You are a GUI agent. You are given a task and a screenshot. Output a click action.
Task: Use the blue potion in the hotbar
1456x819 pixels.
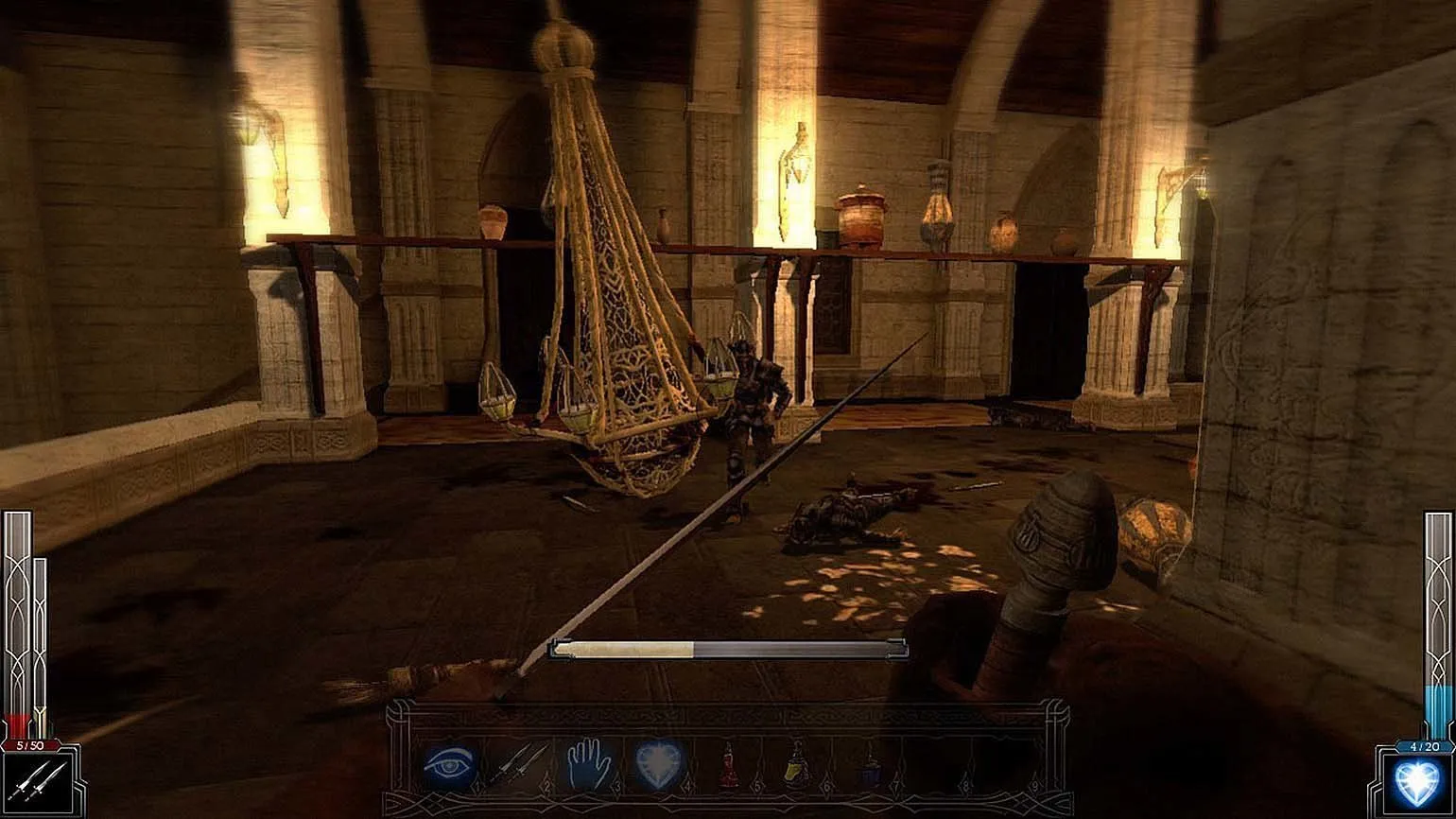point(870,764)
